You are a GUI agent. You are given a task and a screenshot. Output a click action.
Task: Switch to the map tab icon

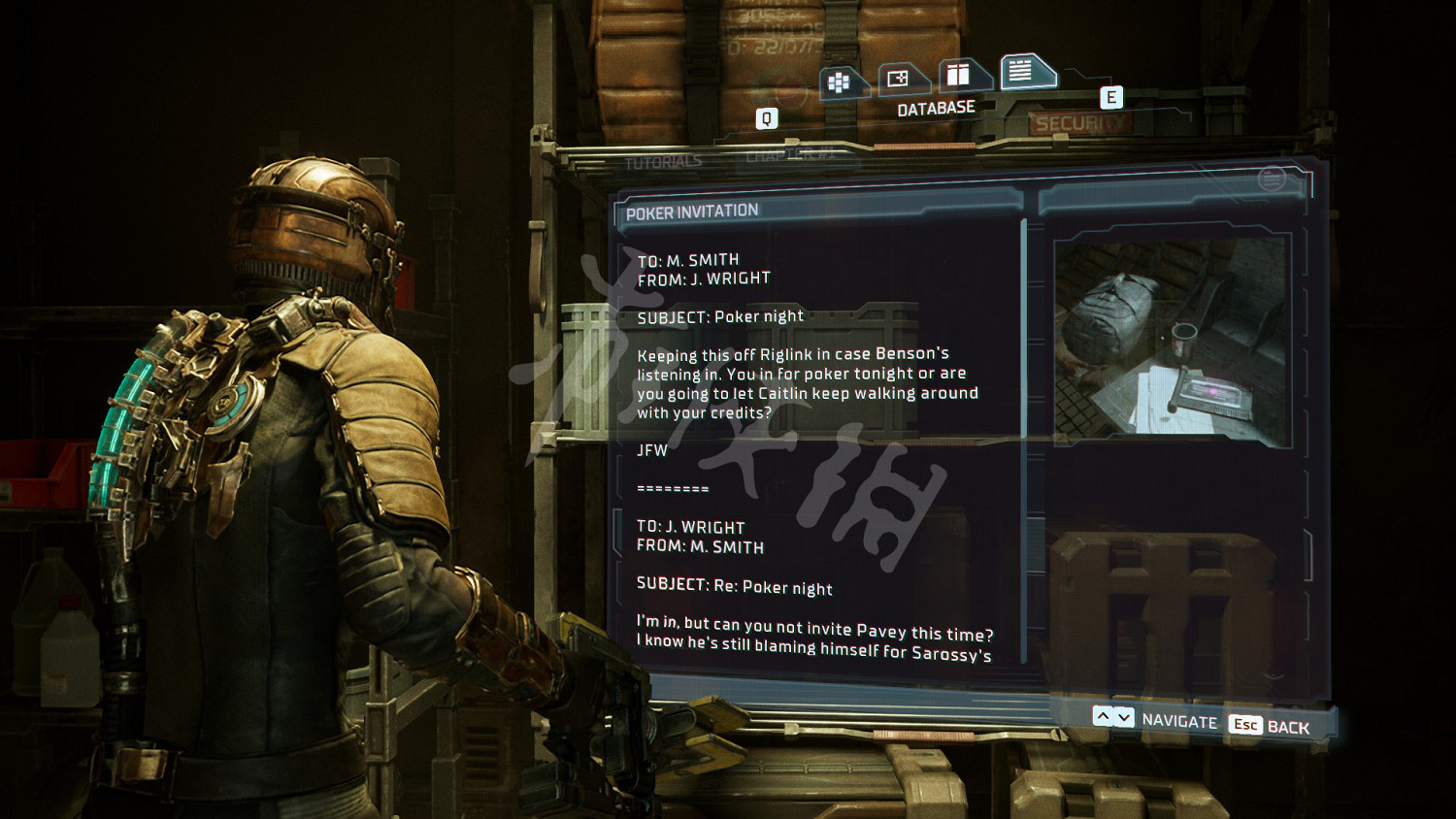coord(900,78)
